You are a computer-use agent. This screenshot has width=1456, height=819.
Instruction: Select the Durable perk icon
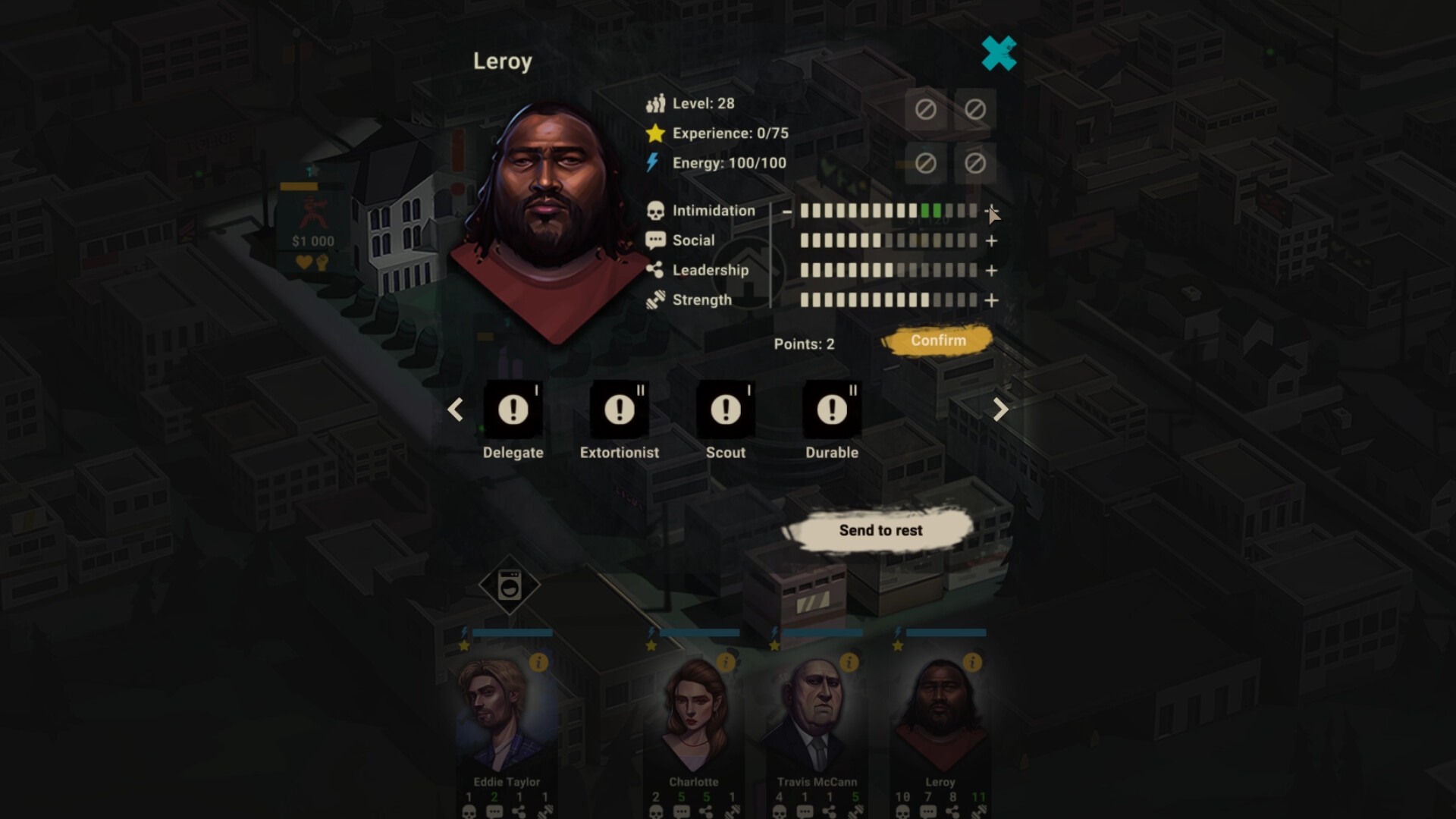coord(832,410)
